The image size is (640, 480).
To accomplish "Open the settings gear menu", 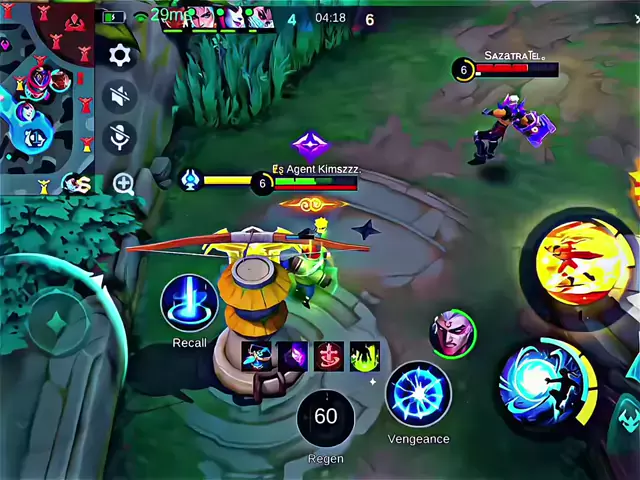I will (120, 55).
